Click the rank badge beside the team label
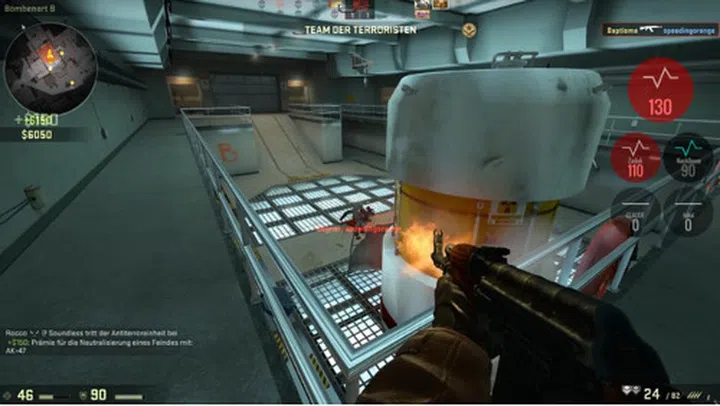The width and height of the screenshot is (720, 406). tap(469, 29)
